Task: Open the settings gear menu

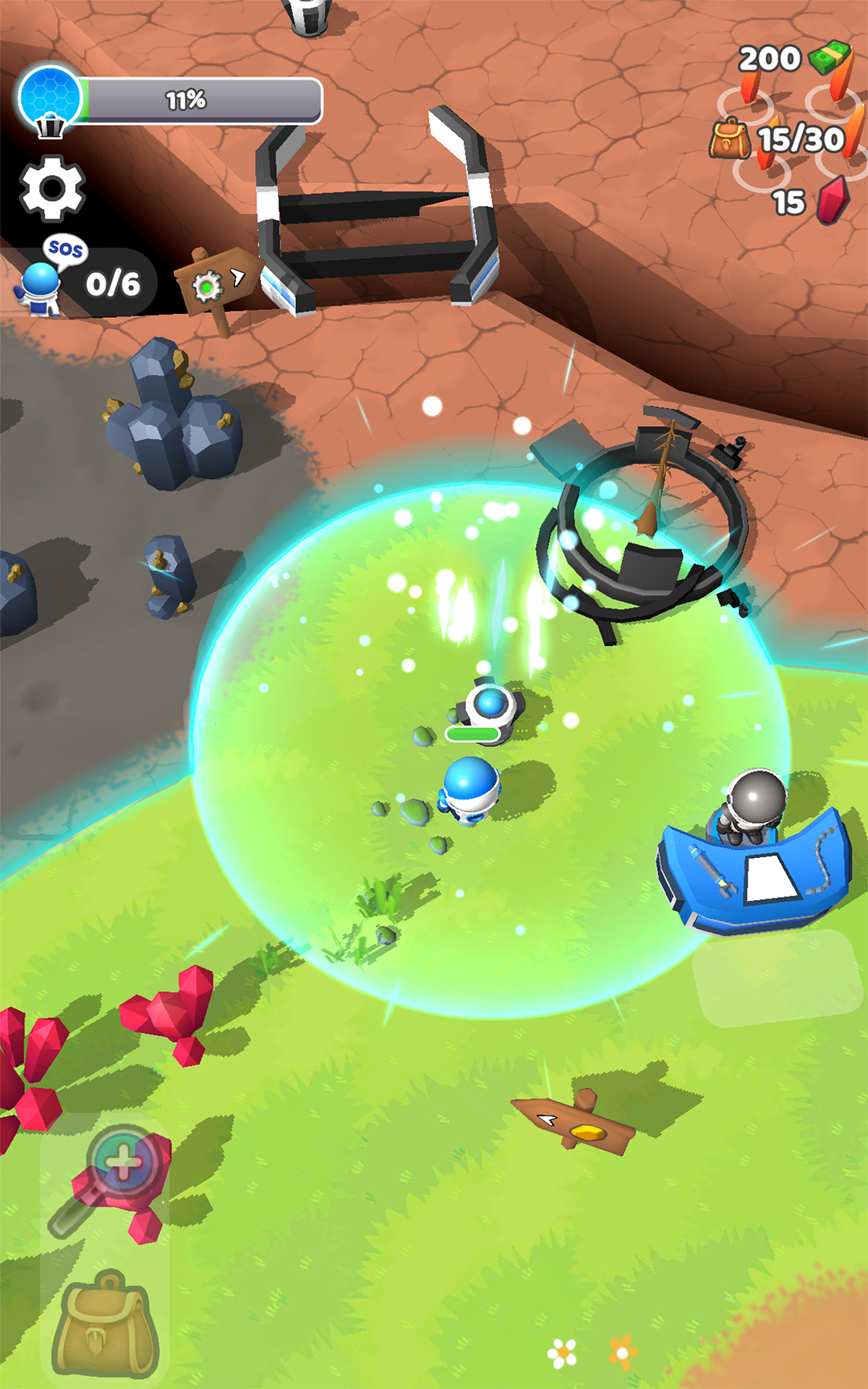Action: [x=52, y=188]
